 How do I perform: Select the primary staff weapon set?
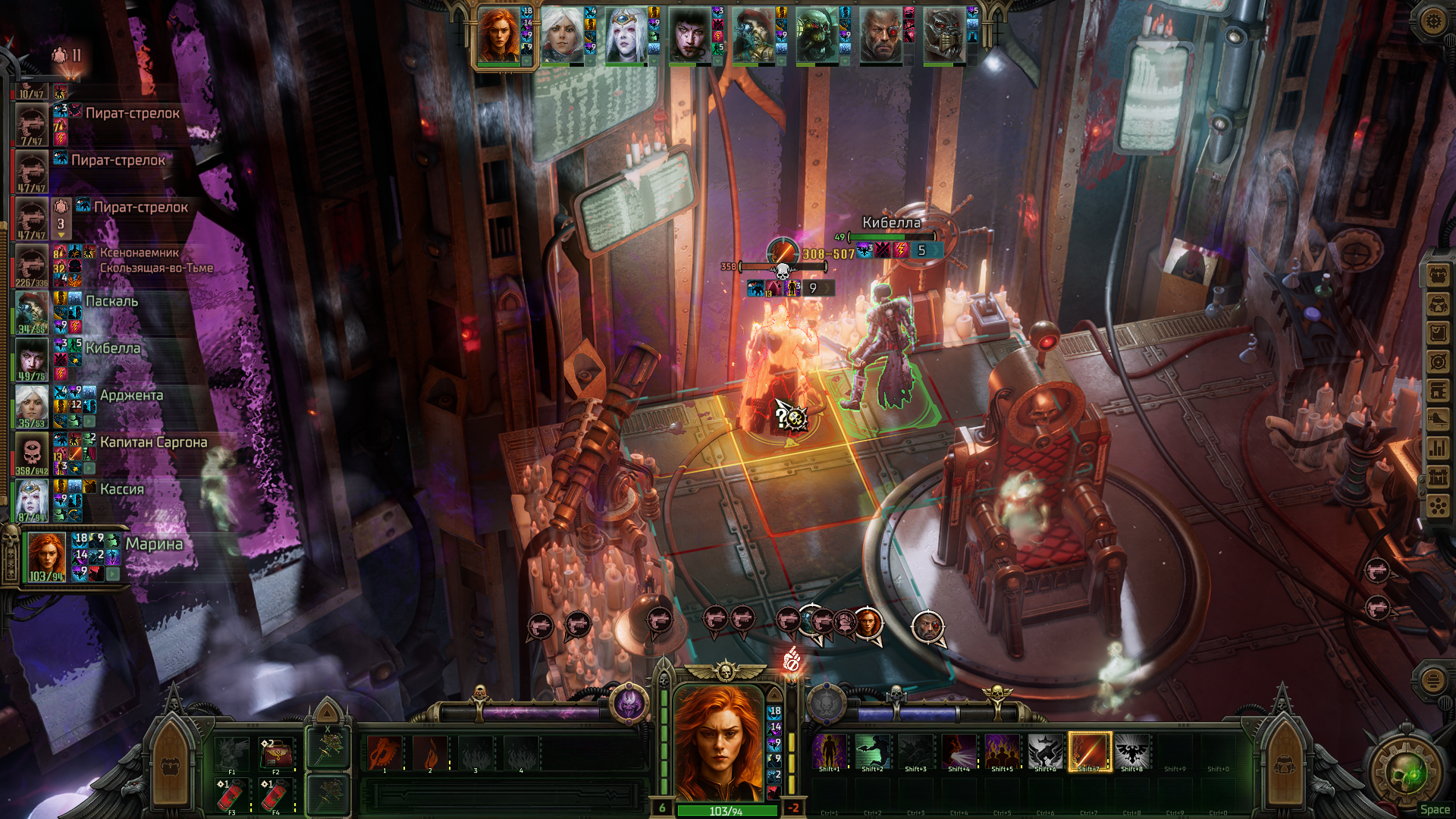[328, 748]
